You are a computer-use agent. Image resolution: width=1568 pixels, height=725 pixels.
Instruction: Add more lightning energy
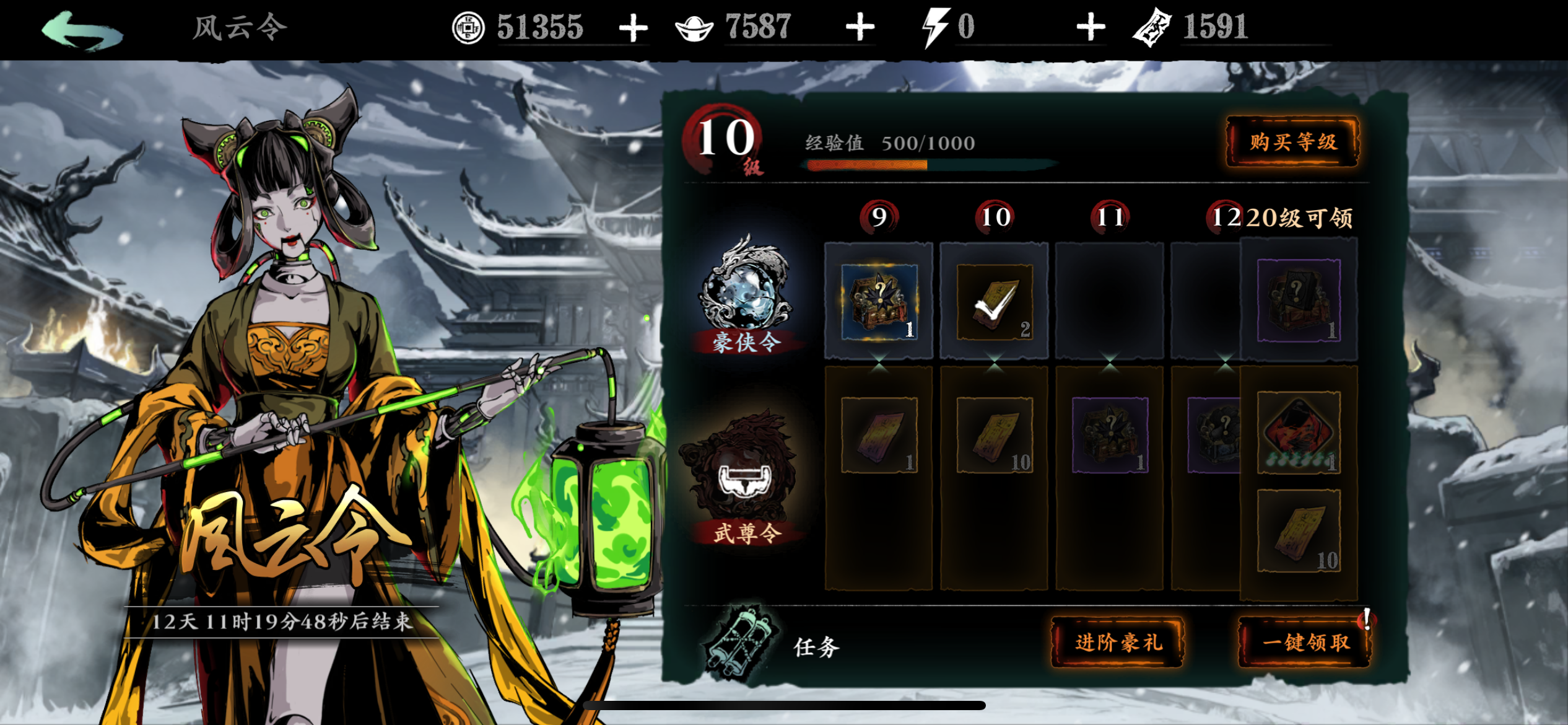1091,28
